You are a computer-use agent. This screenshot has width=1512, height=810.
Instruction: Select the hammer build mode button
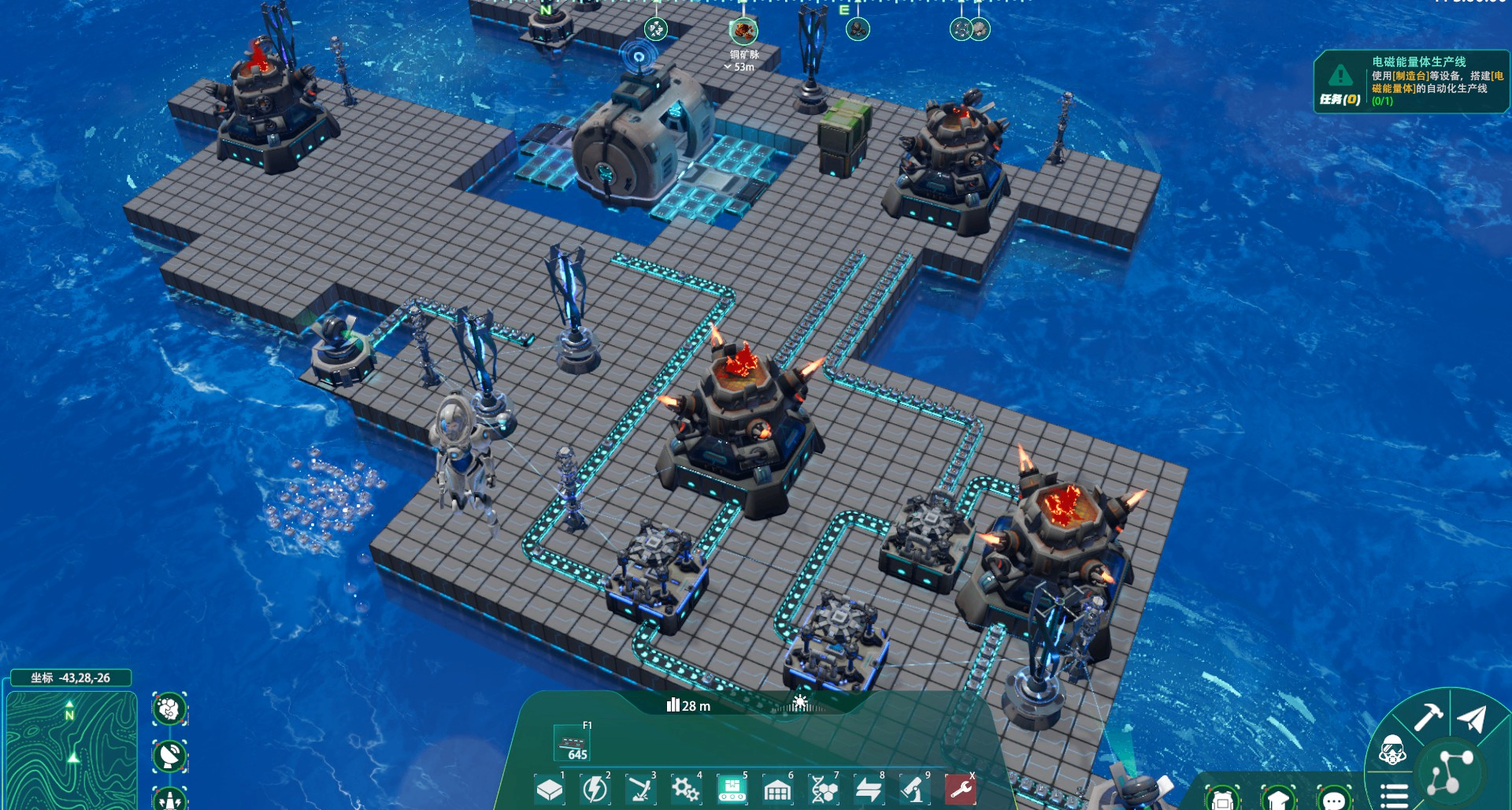tap(1428, 717)
